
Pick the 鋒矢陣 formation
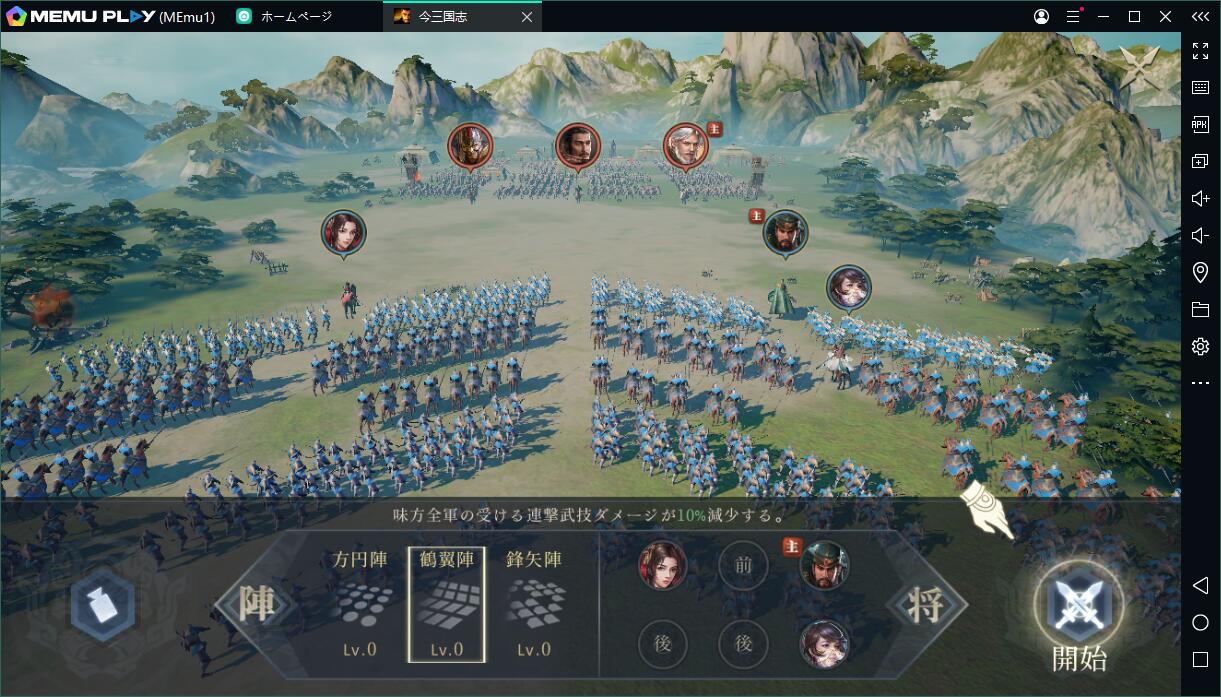pos(533,603)
